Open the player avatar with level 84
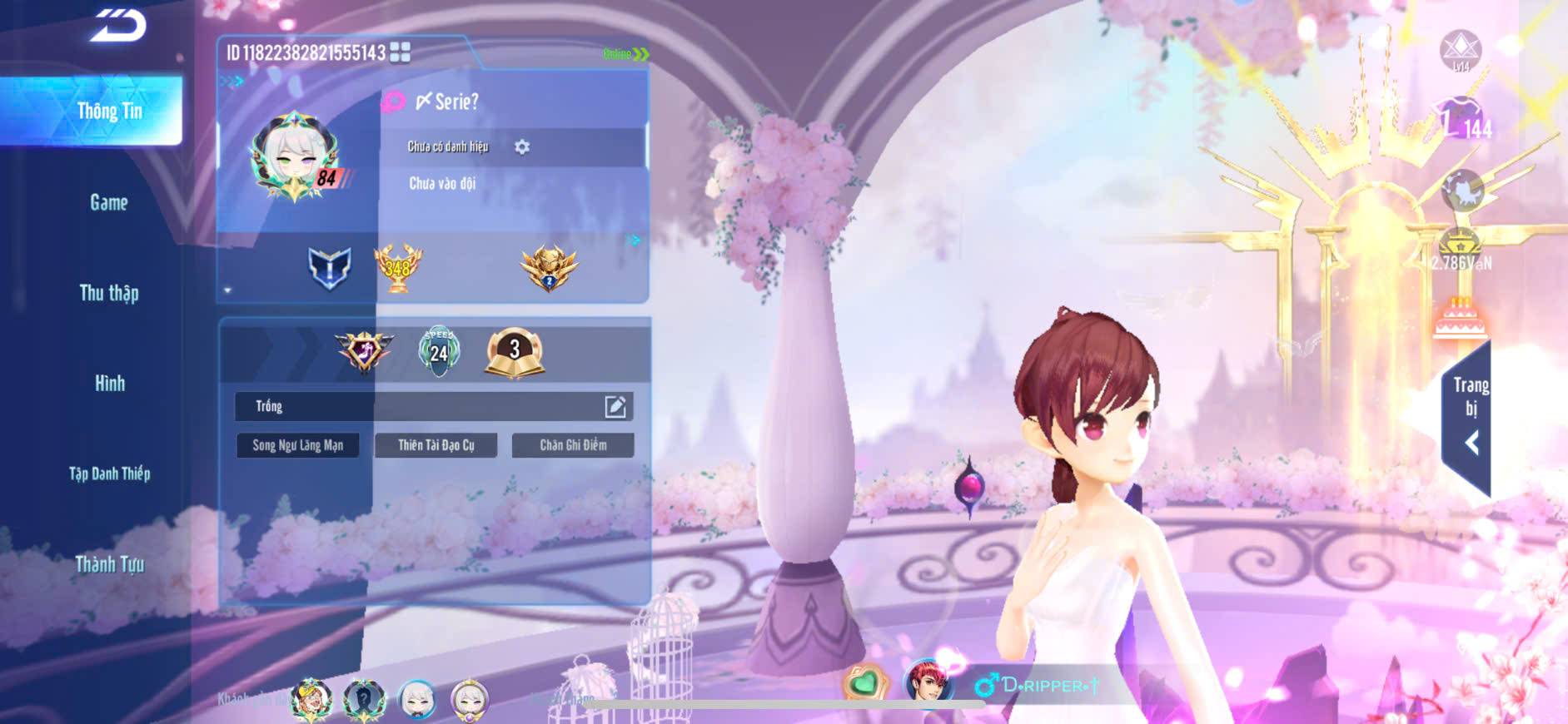The width and height of the screenshot is (1568, 724). point(294,157)
